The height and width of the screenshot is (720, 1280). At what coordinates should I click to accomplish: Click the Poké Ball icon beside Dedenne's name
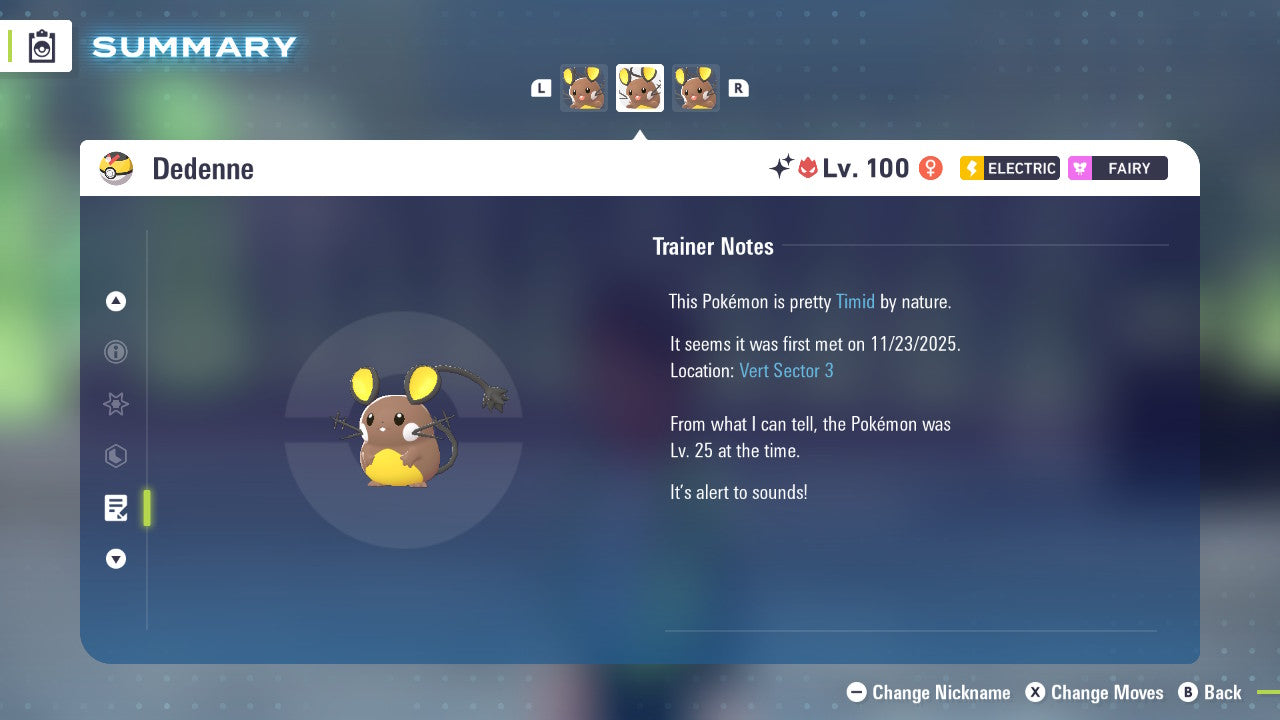pyautogui.click(x=116, y=168)
